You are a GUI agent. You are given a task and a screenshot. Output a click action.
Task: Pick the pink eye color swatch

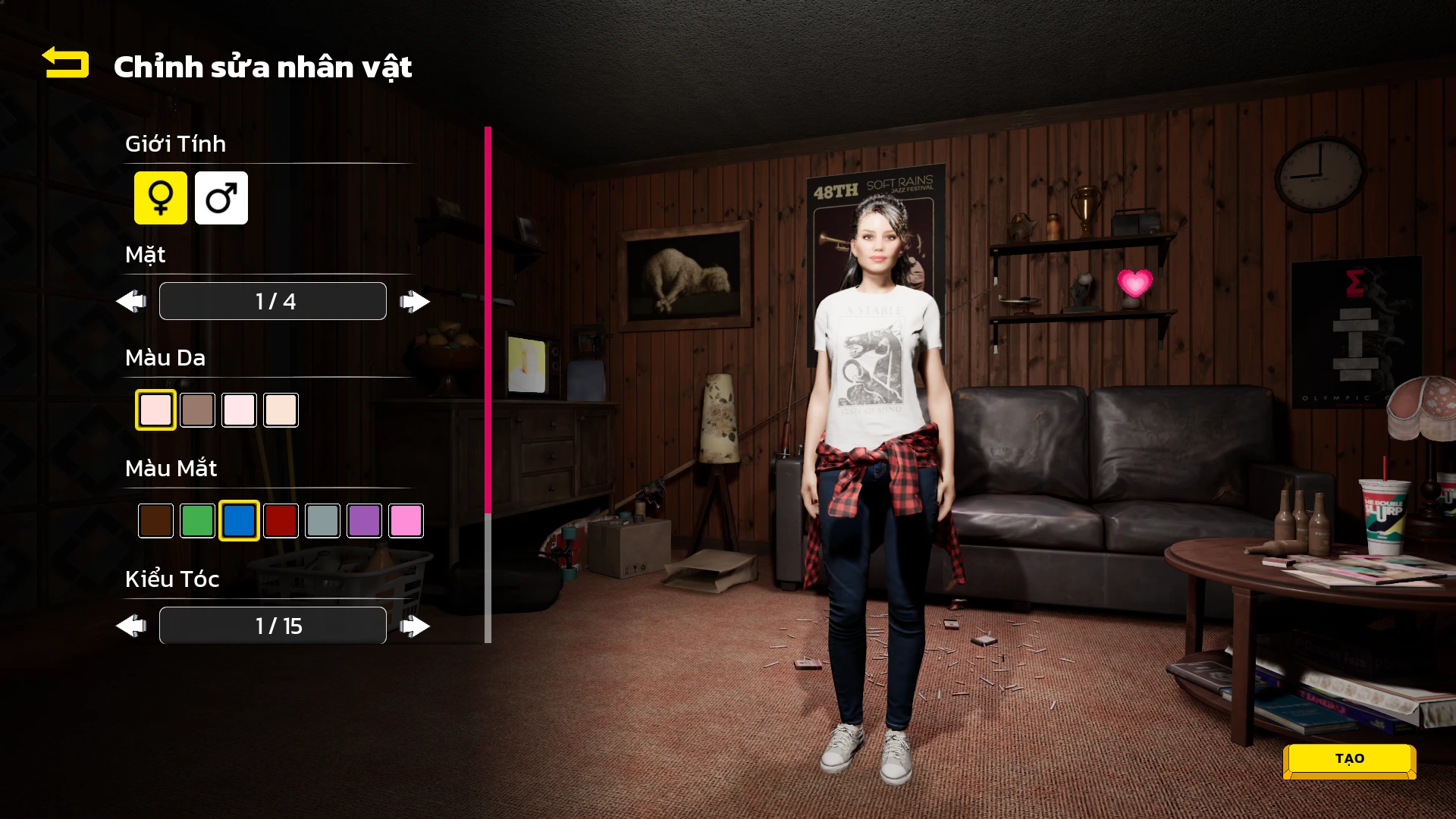pos(406,521)
